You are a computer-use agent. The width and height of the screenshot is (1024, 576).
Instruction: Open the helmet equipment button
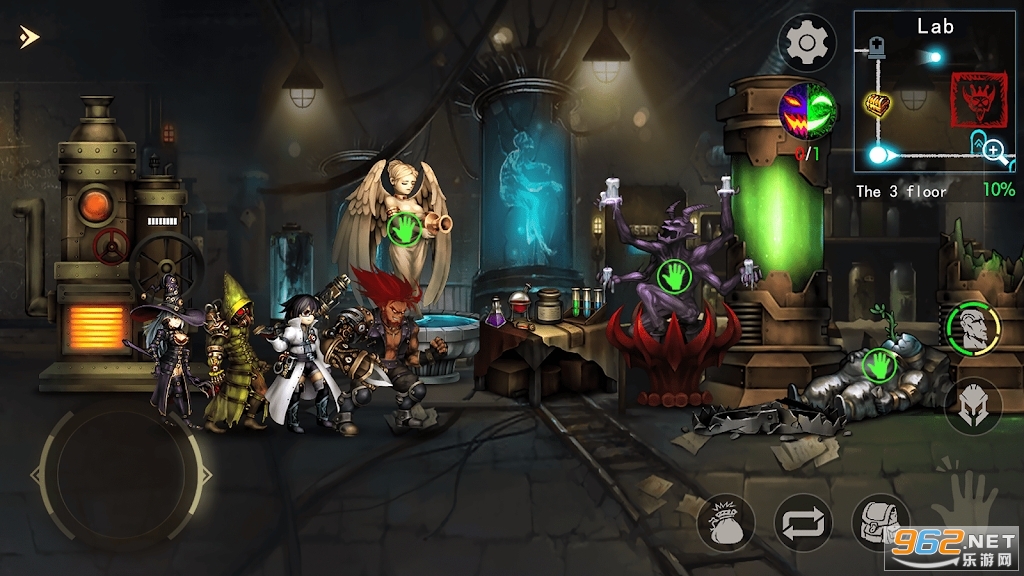[973, 405]
